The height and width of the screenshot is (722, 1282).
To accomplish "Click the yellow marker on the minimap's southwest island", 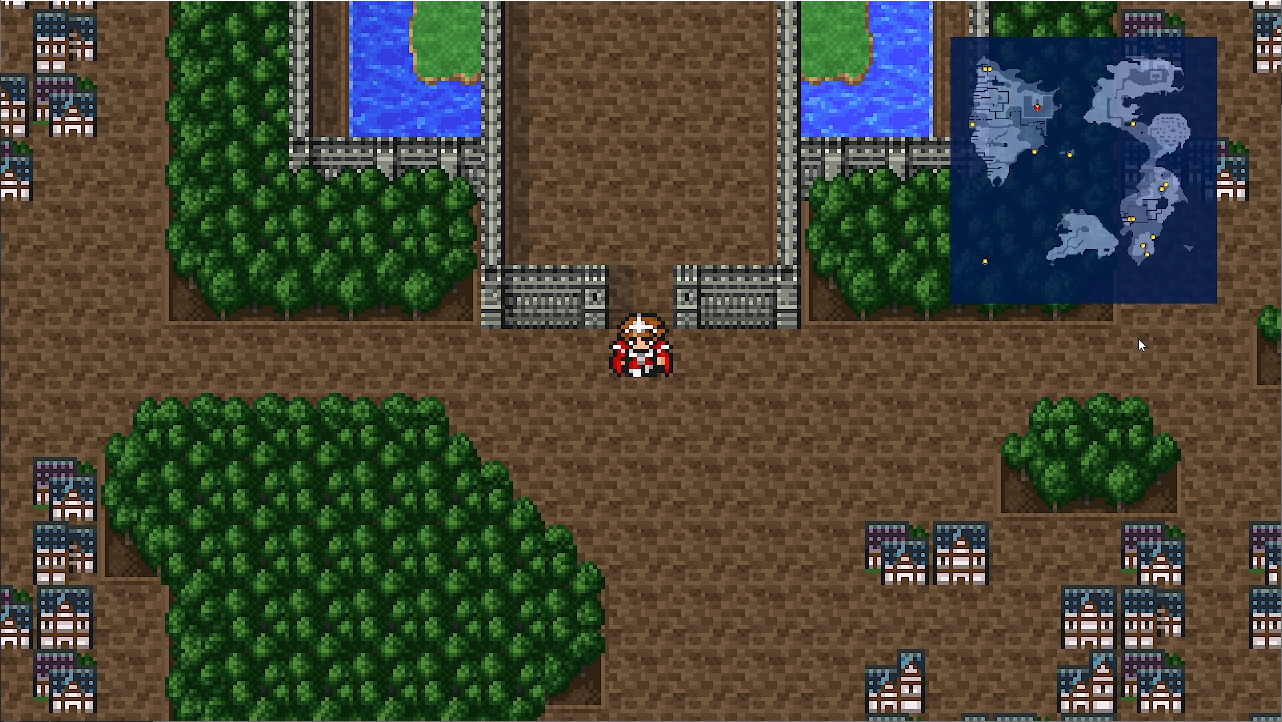I will 985,261.
